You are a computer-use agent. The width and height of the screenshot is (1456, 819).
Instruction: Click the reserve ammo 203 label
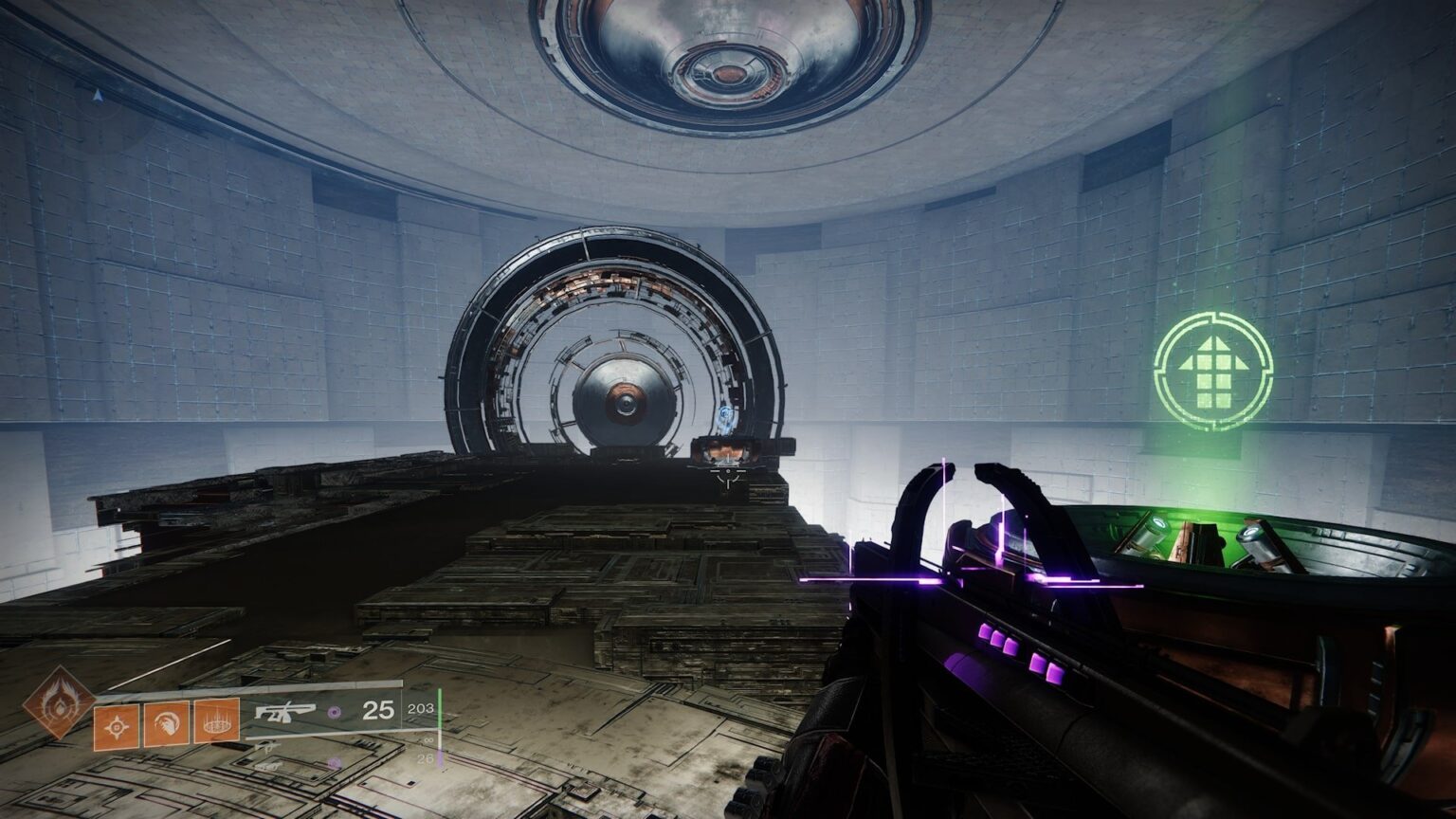click(x=420, y=709)
